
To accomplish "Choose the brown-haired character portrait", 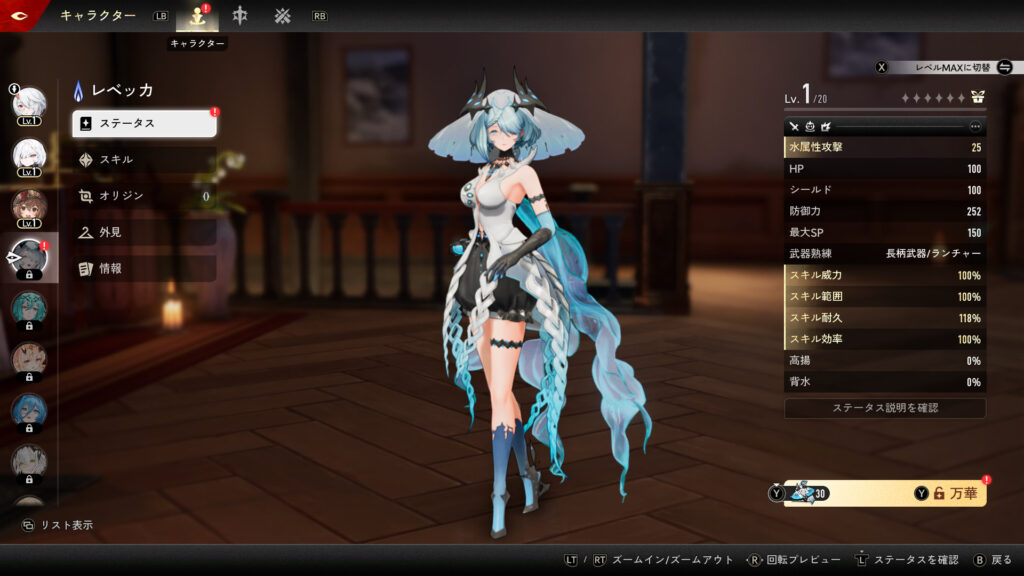I will coord(29,207).
